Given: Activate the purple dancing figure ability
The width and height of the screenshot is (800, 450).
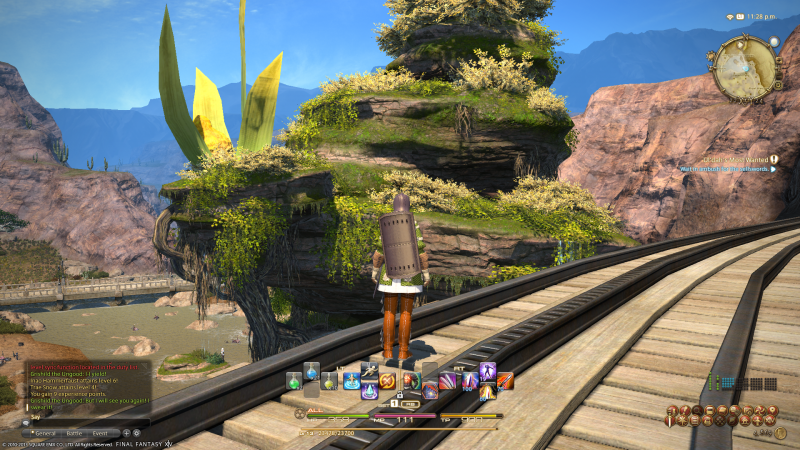Looking at the screenshot, I should [x=486, y=372].
